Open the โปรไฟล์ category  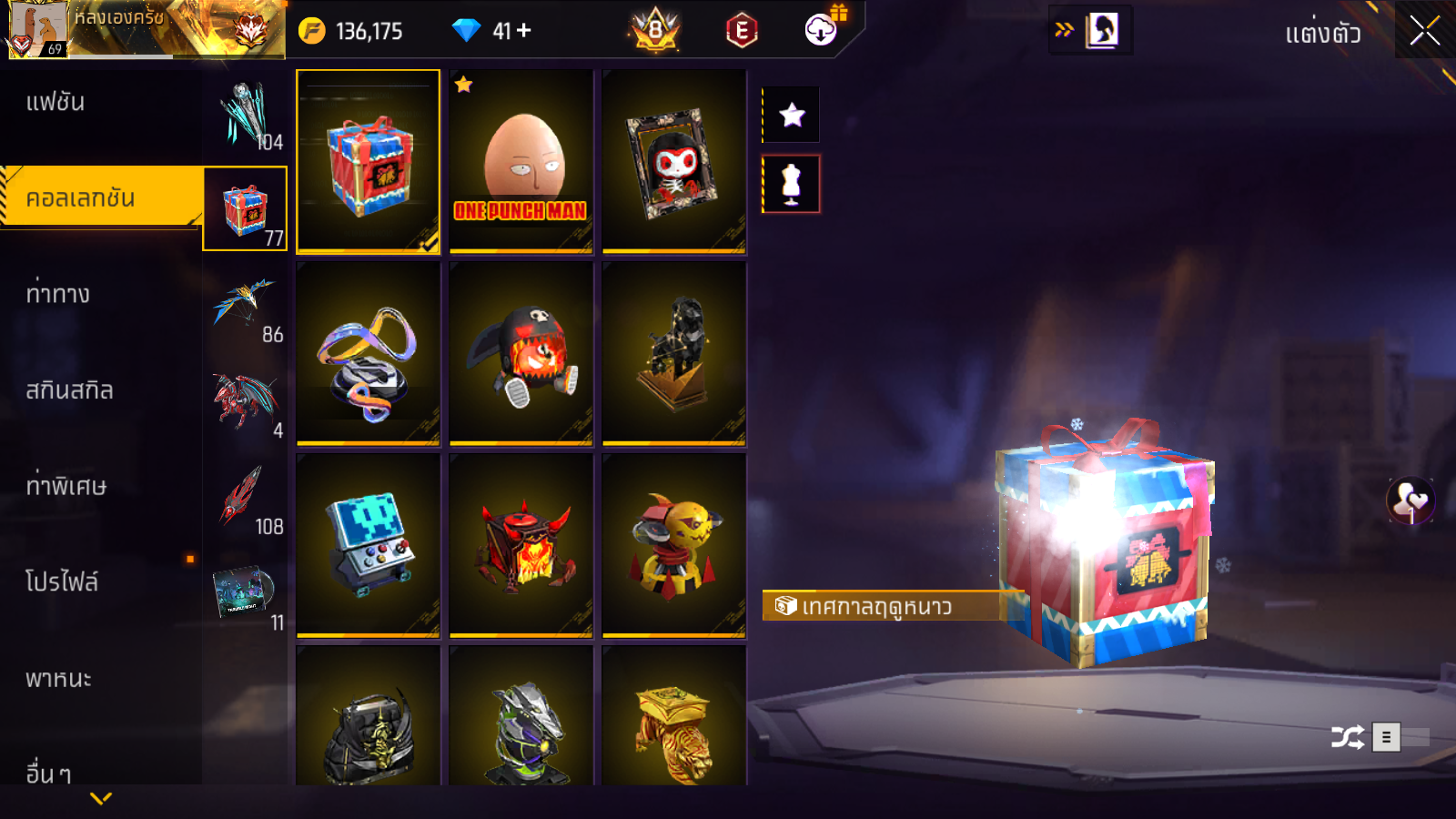62,582
